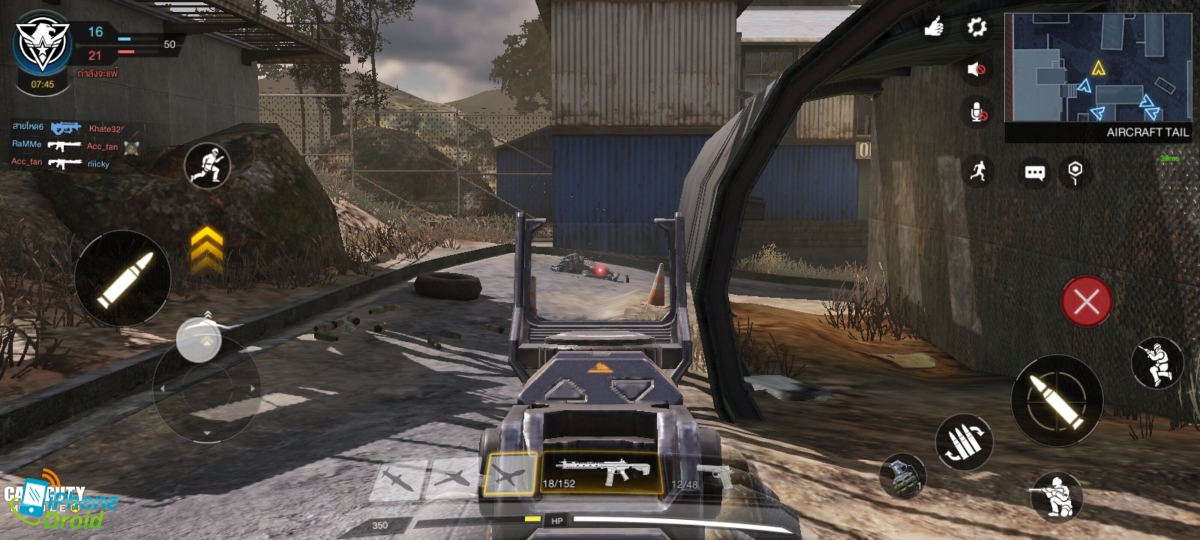Image resolution: width=1200 pixels, height=540 pixels.
Task: Toggle the muted microphone icon
Action: (976, 111)
